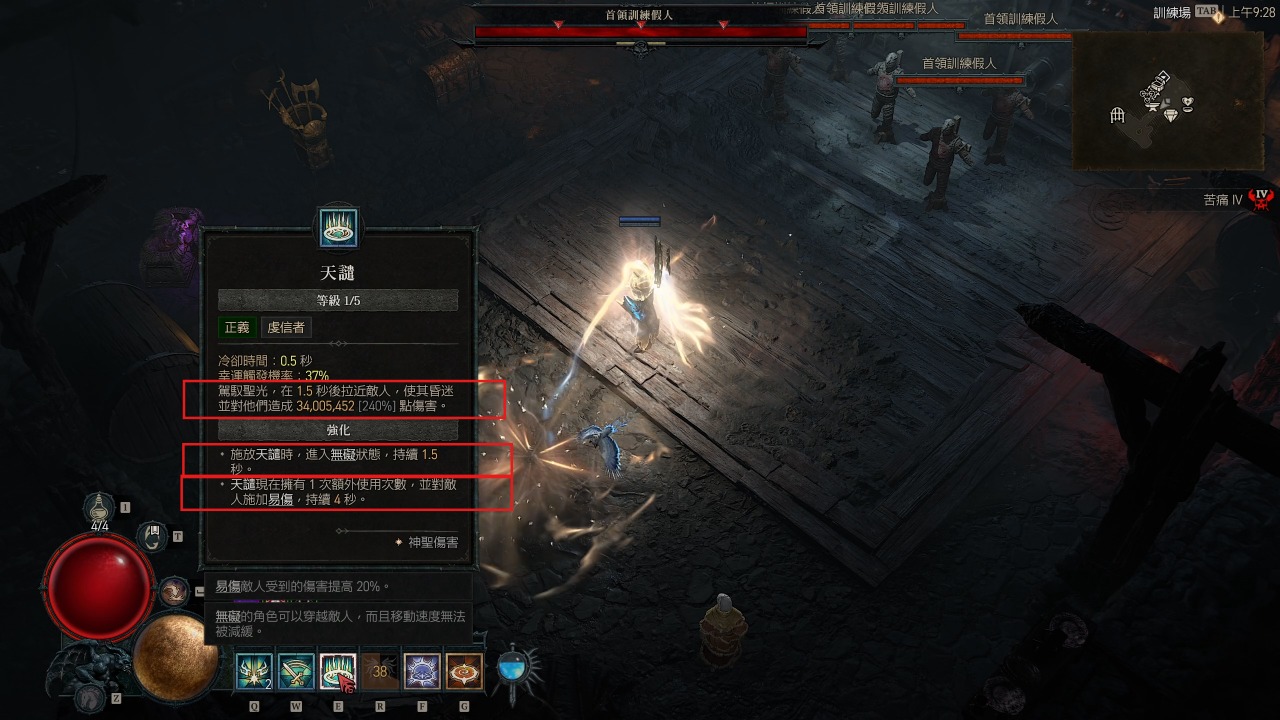1280x720 pixels.
Task: Summon the mount with the horse icon
Action: pos(92,697)
